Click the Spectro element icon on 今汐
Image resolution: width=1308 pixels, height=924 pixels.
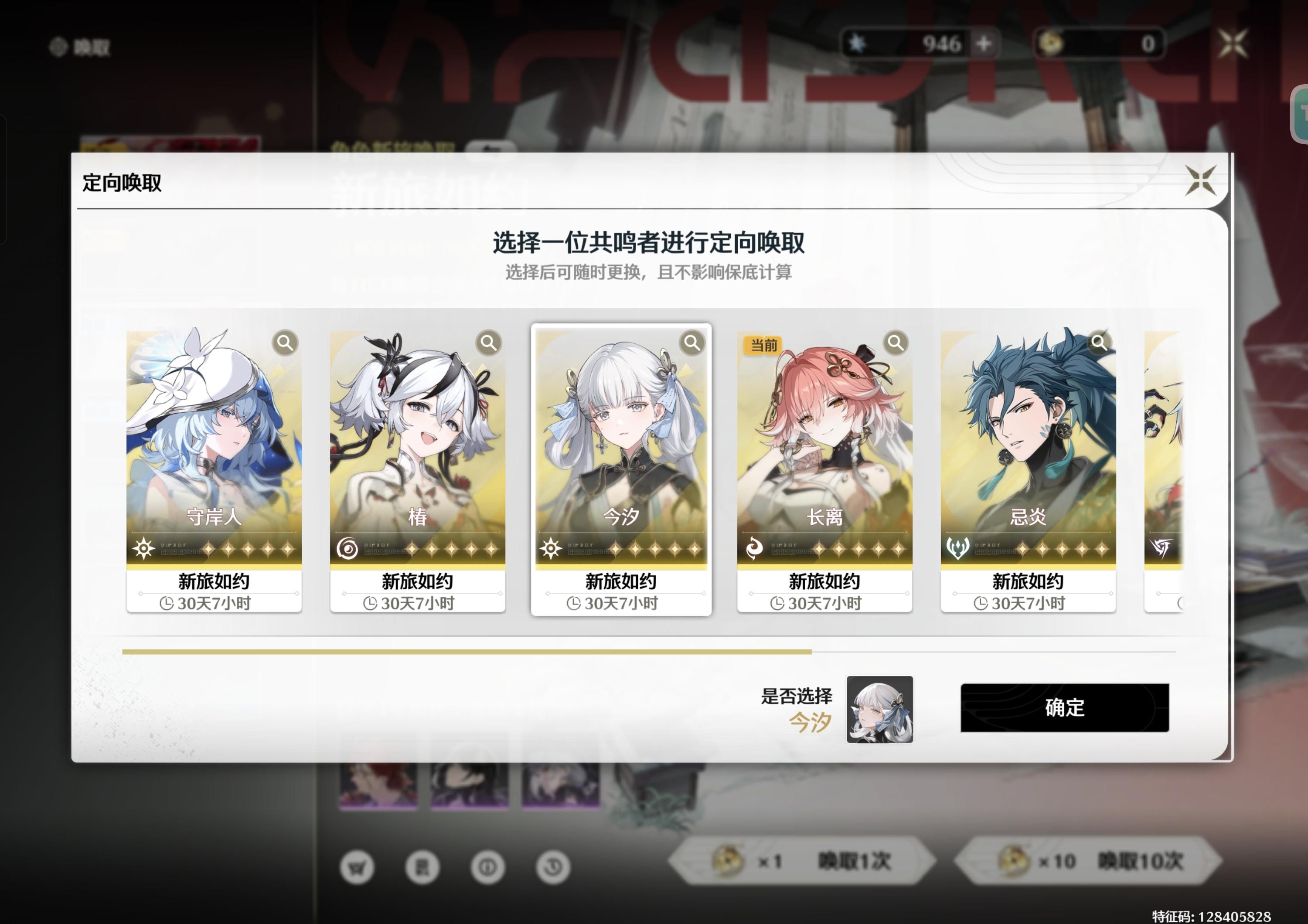click(552, 548)
